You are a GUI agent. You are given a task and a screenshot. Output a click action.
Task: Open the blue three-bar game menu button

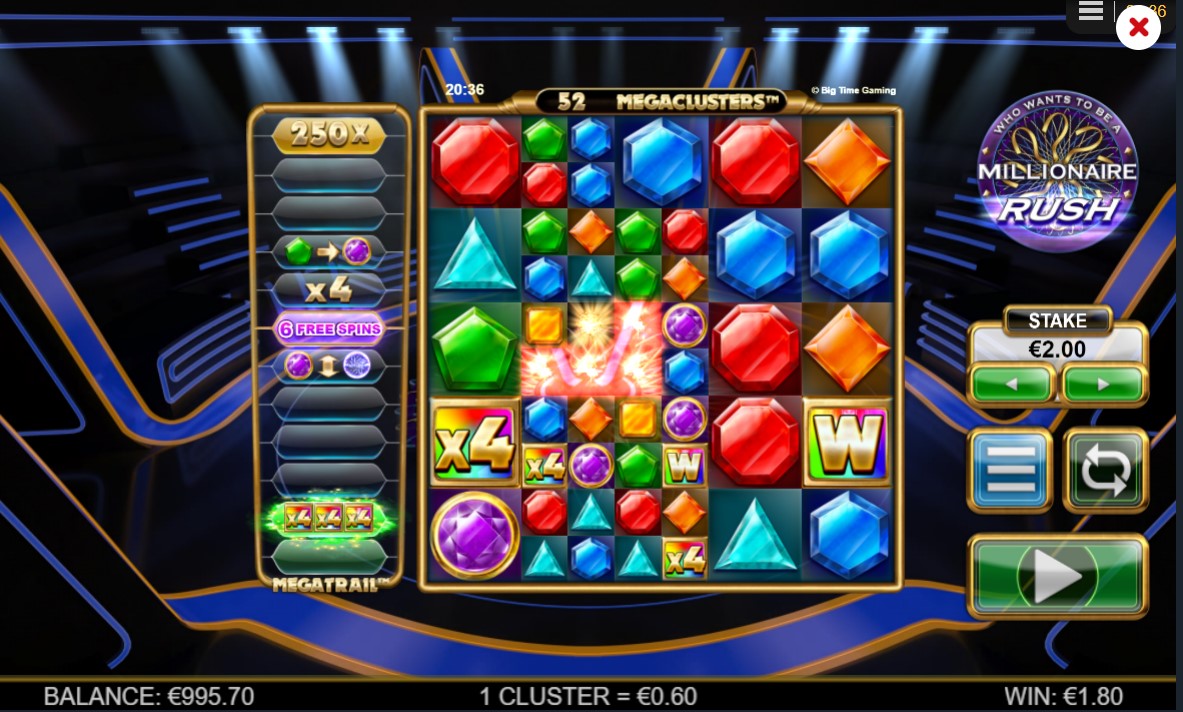point(1010,470)
